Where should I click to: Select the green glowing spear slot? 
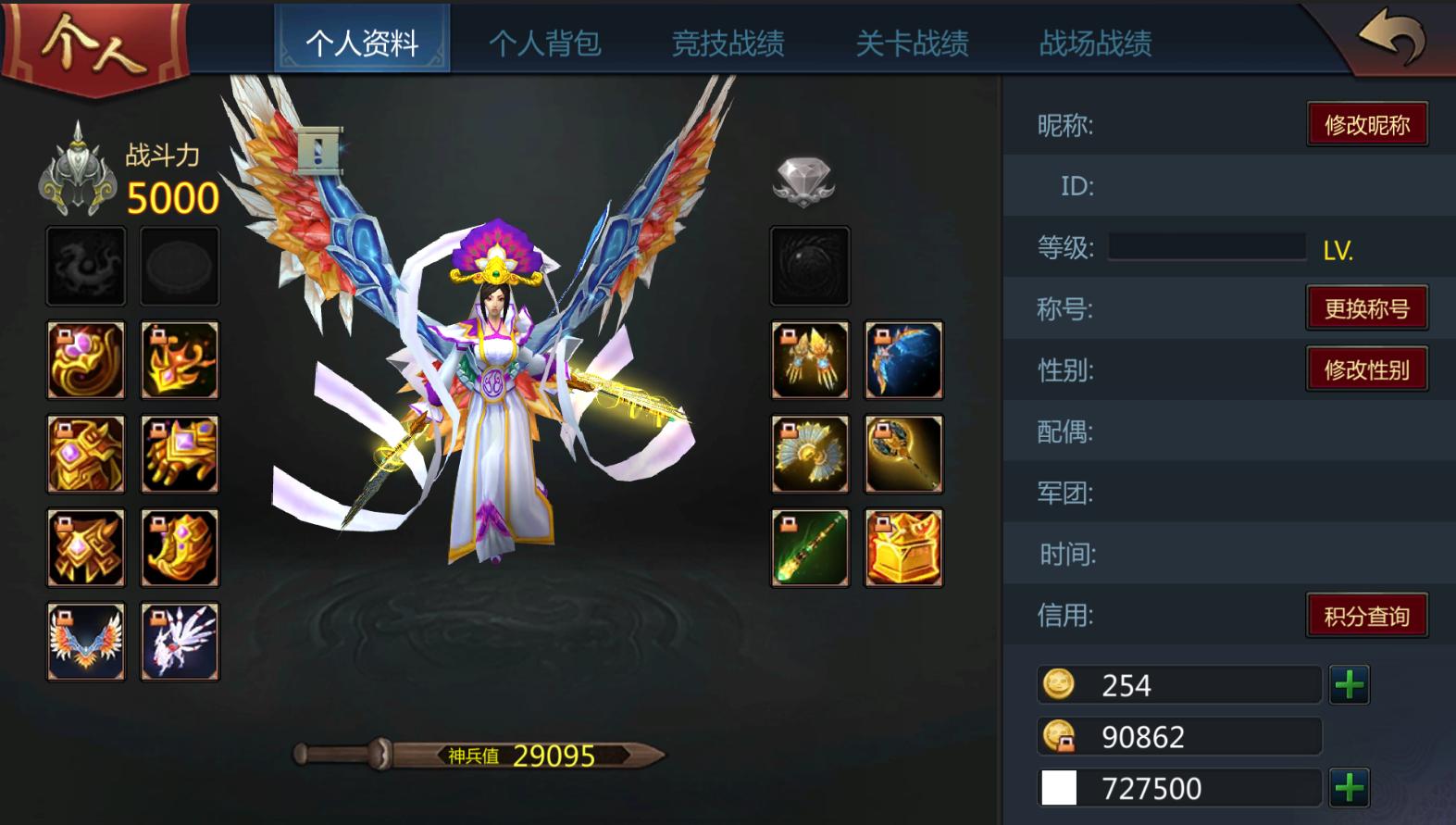point(810,548)
